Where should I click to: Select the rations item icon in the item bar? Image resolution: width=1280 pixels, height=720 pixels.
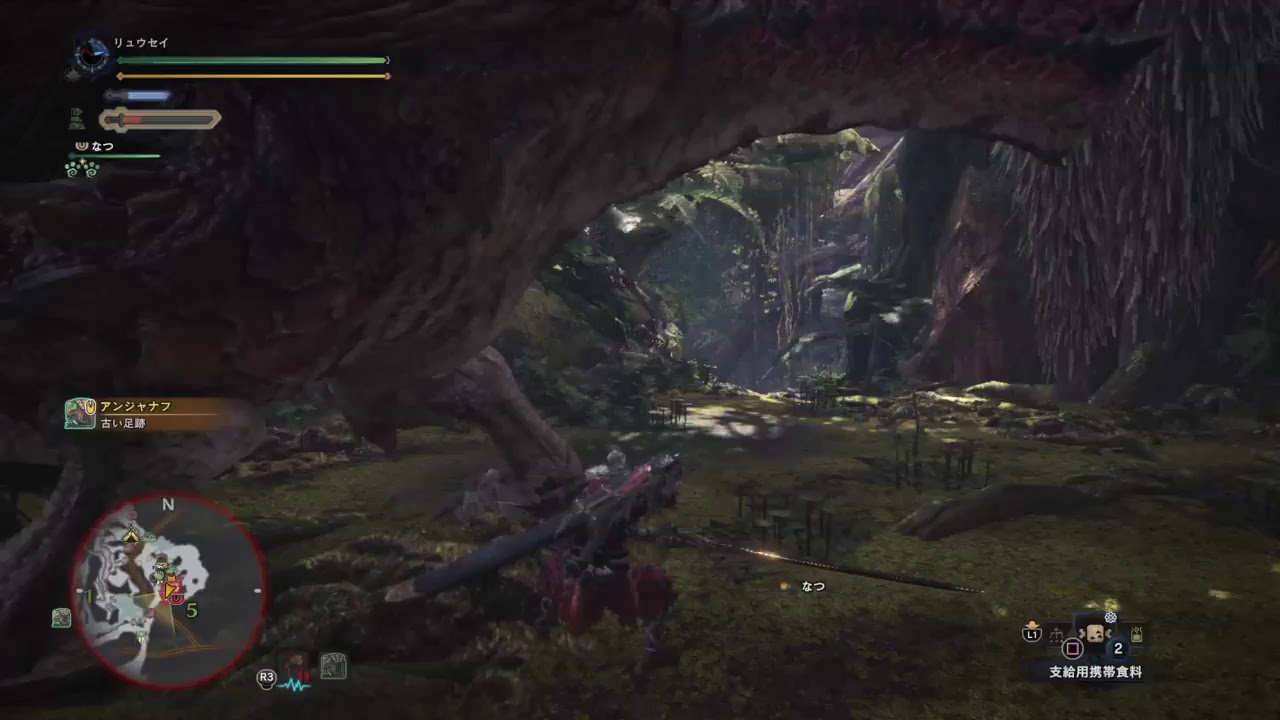click(x=1095, y=633)
